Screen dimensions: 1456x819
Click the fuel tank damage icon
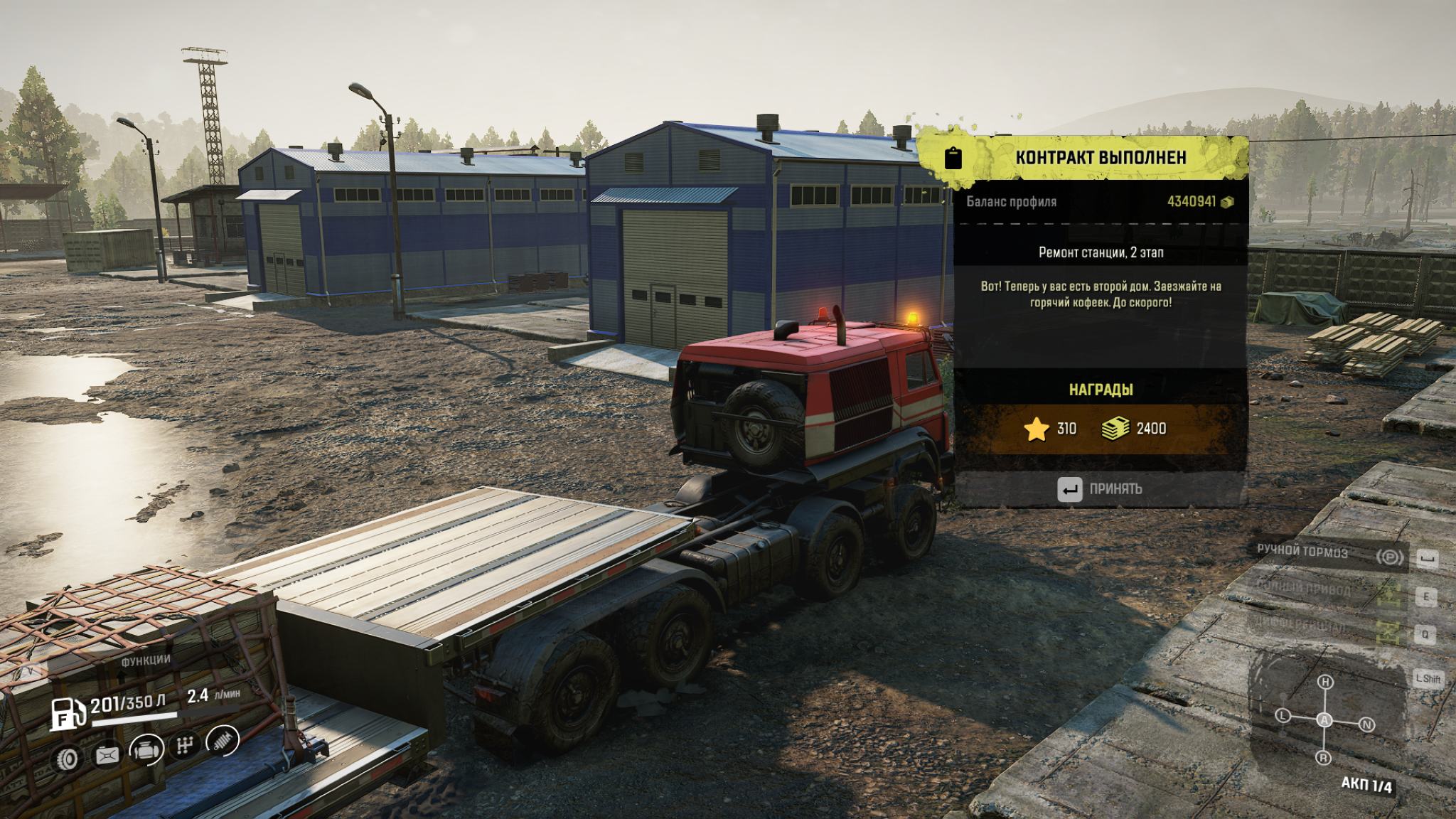tap(108, 755)
